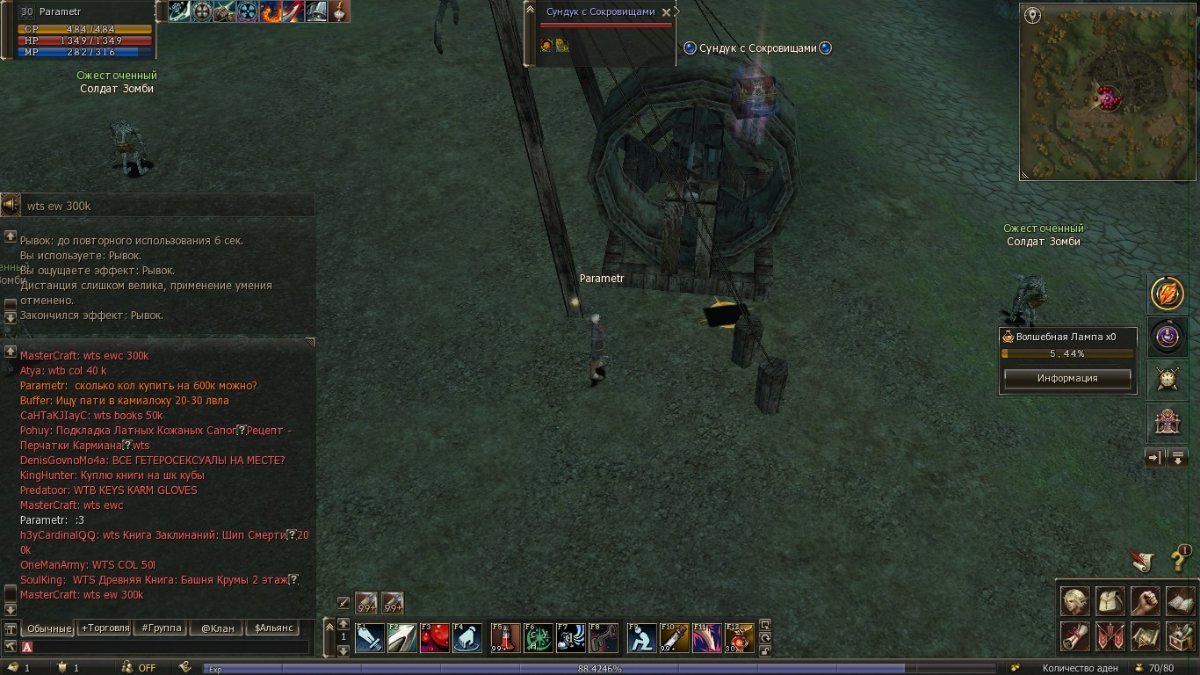Use the F5 red potion slot
1200x675 pixels.
coord(506,637)
